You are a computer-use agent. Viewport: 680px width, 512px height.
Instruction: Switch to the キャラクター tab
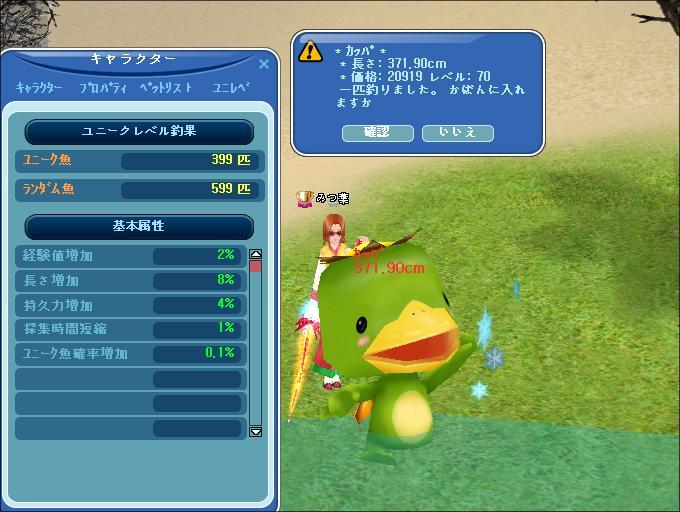[x=41, y=88]
